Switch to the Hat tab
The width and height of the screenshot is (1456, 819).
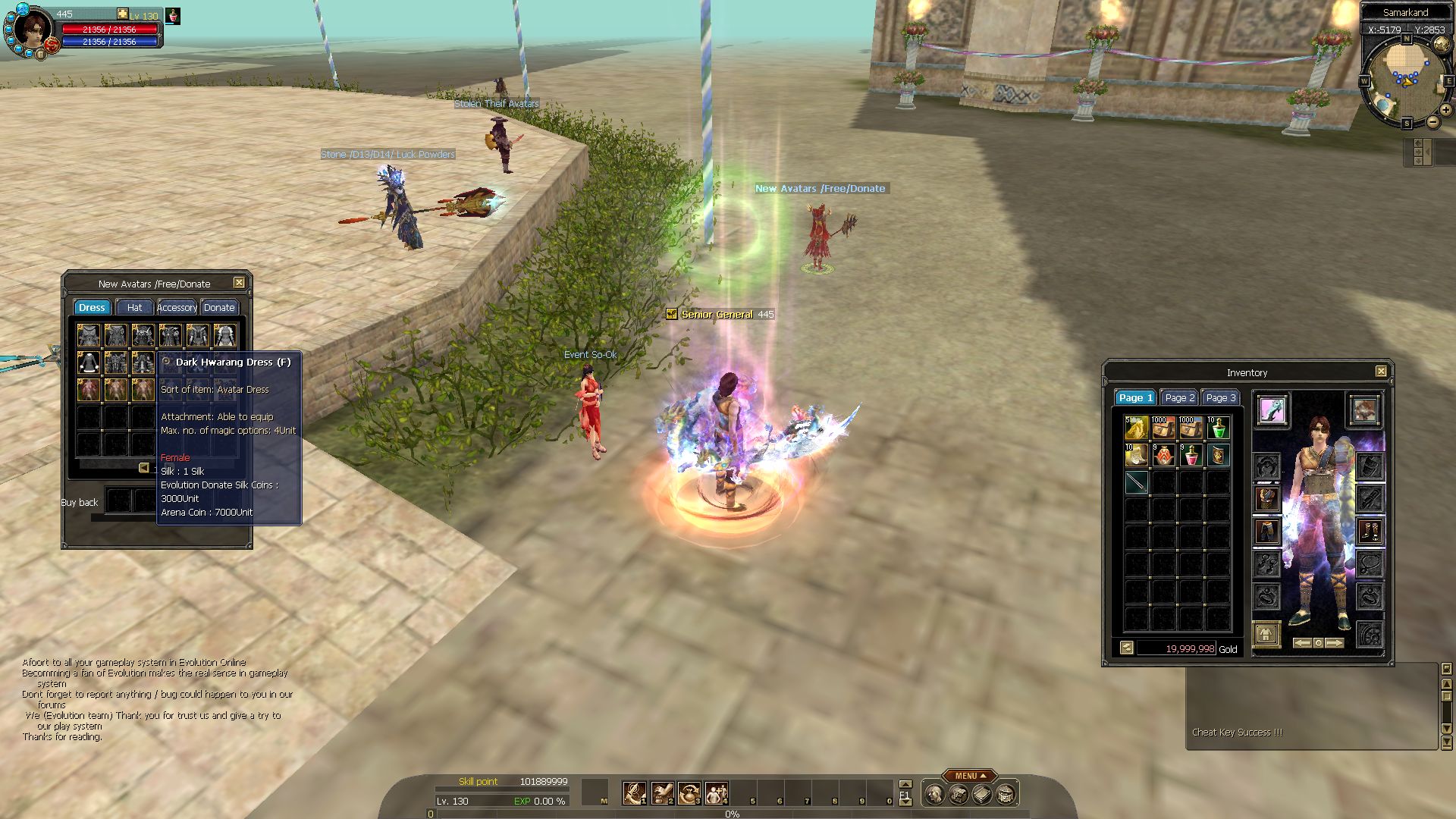(134, 307)
